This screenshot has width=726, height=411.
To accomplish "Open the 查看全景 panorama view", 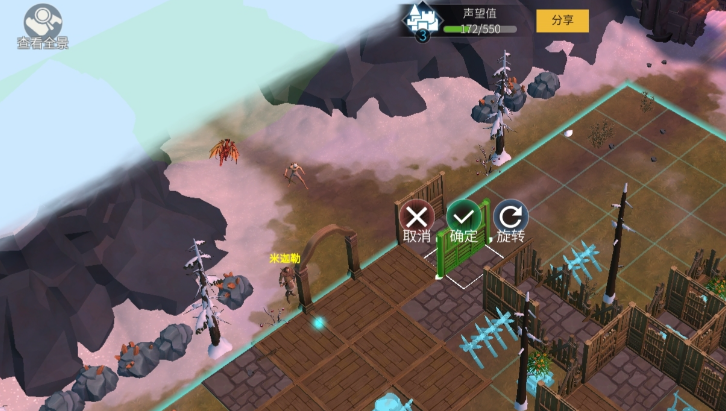I will pos(41,22).
